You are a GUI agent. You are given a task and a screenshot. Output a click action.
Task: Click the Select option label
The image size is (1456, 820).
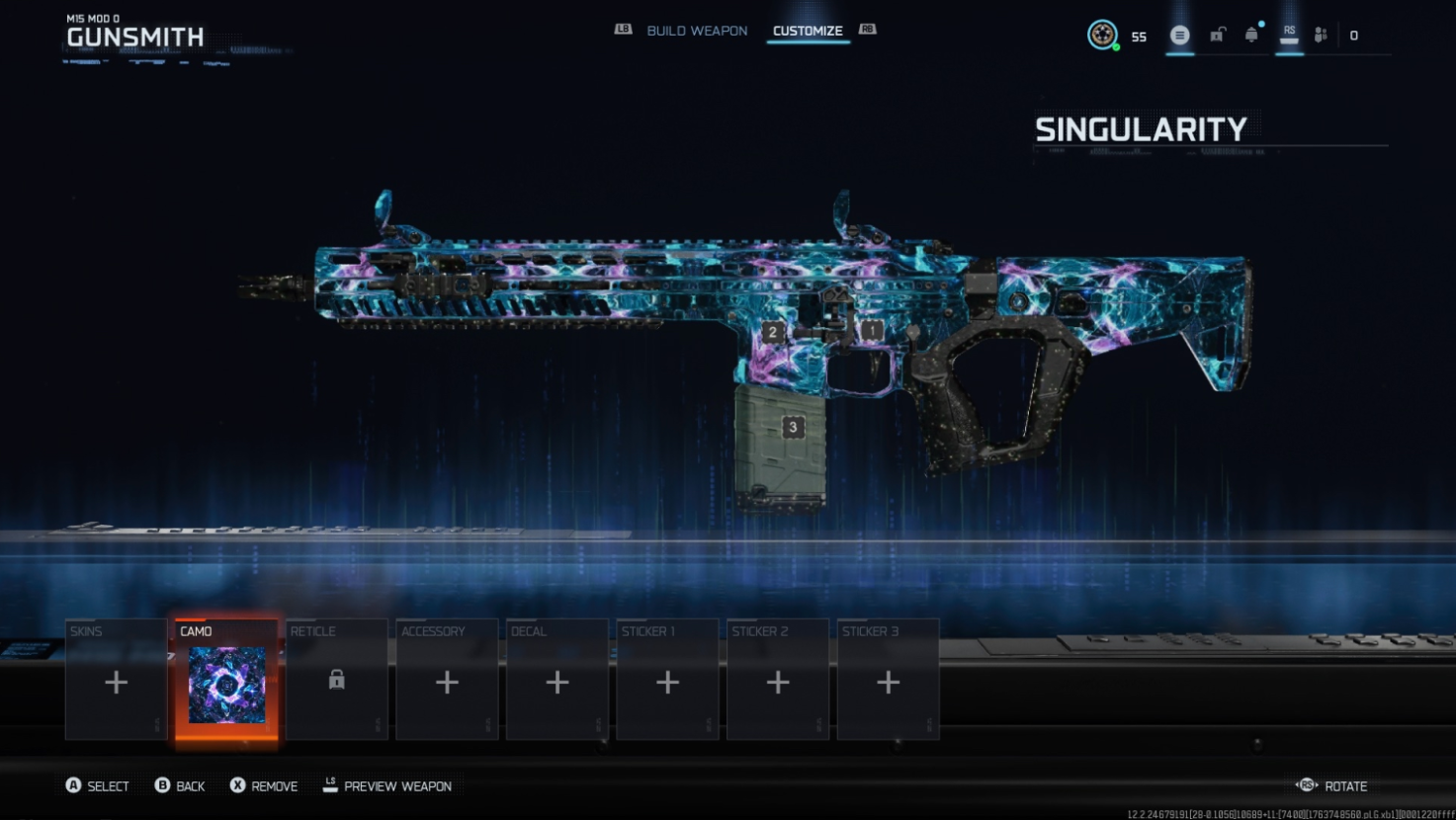point(108,786)
